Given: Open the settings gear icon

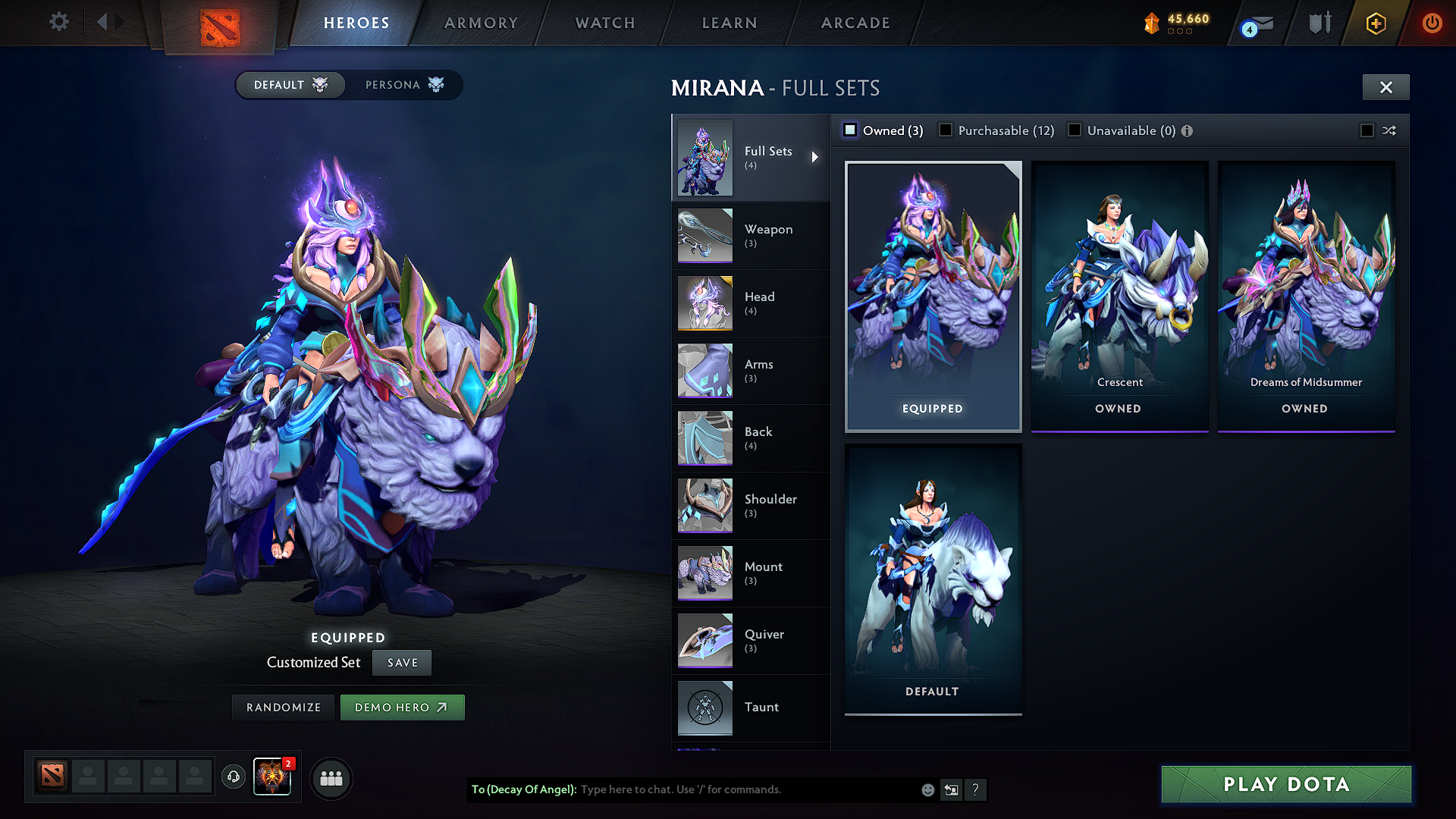Looking at the screenshot, I should [x=58, y=22].
